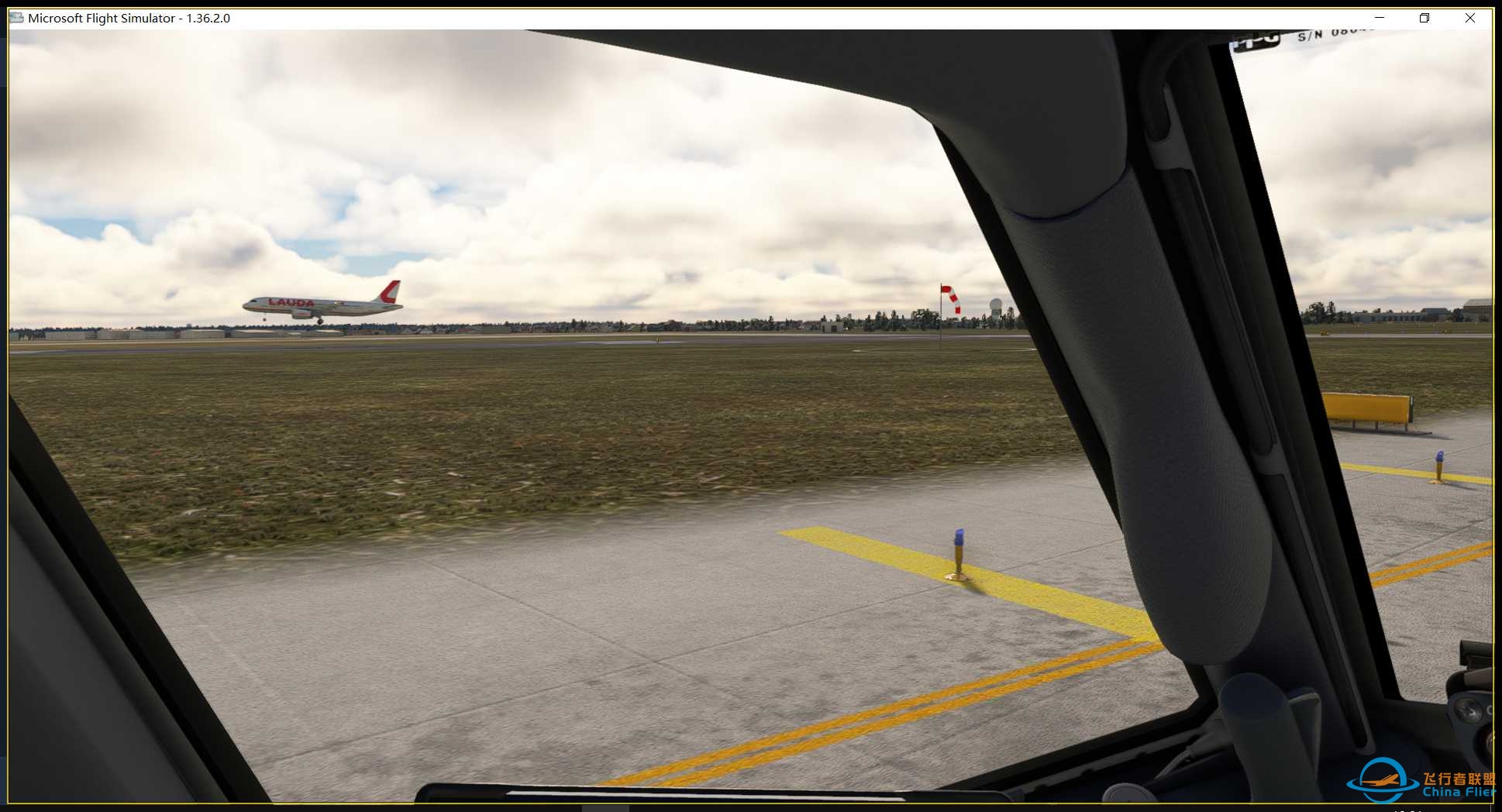Toggle the window between restored and maximized state
This screenshot has height=812, width=1502.
(1424, 17)
